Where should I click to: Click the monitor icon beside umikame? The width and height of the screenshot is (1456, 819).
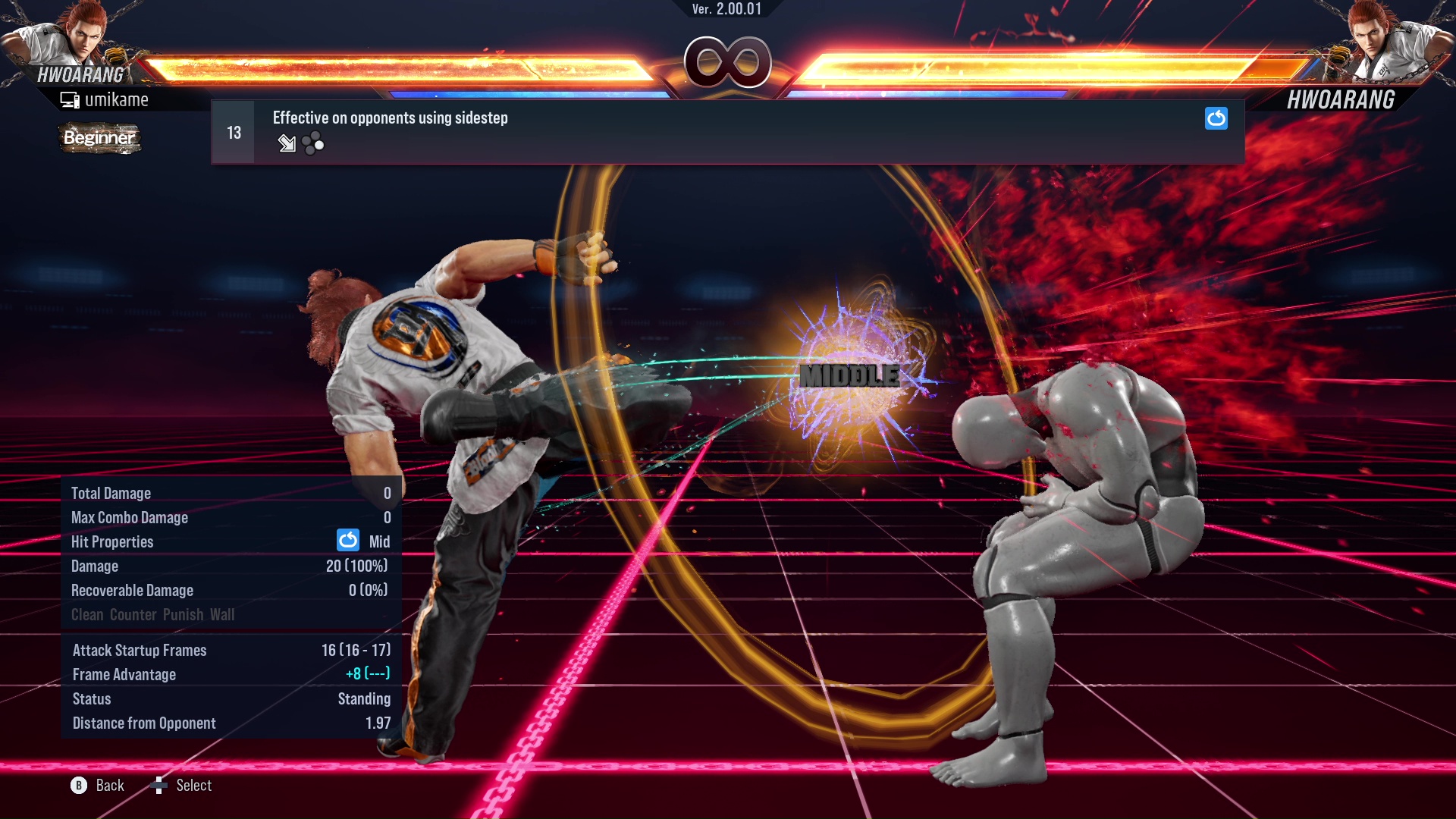click(71, 99)
